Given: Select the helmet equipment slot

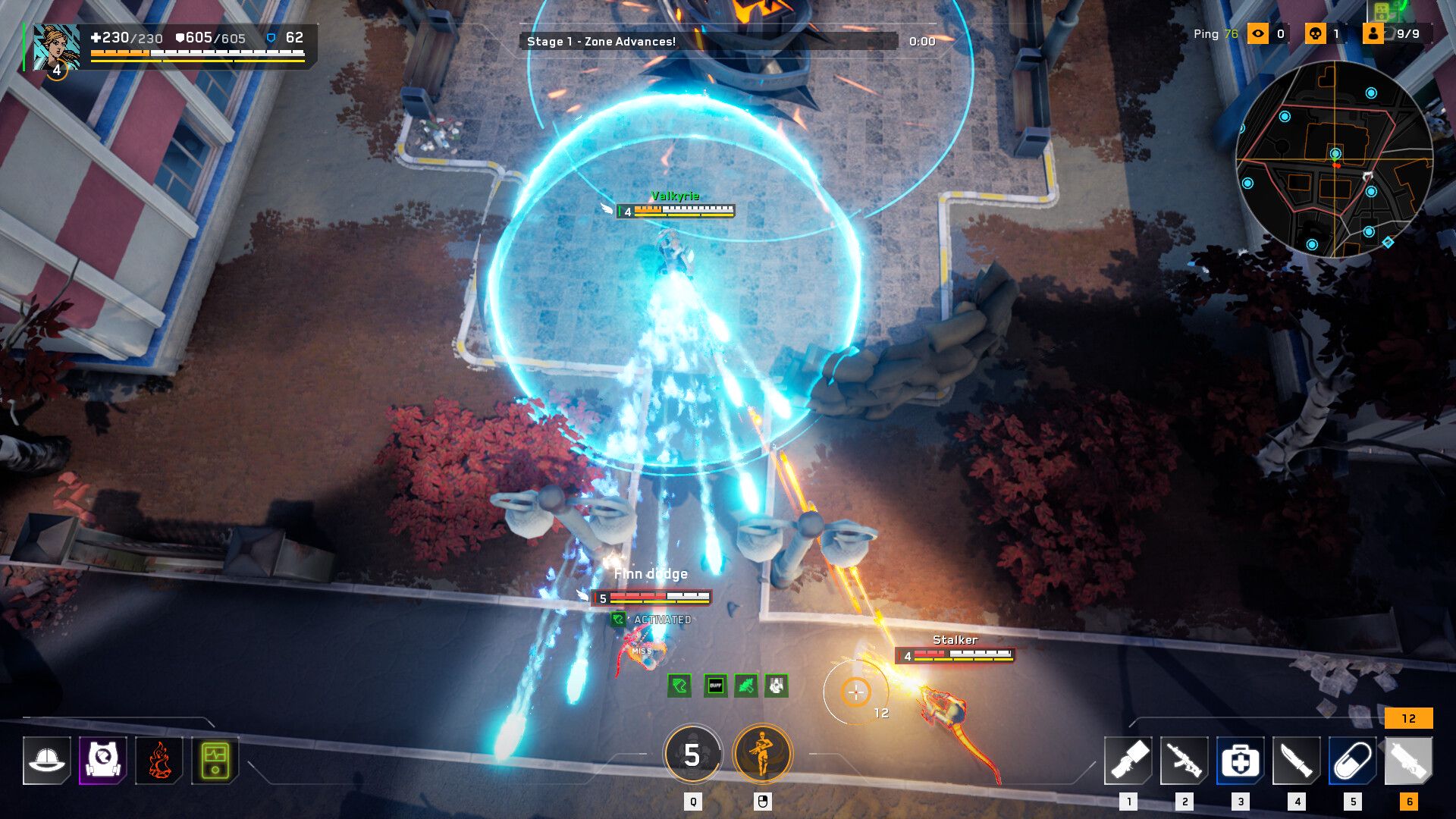Looking at the screenshot, I should (x=47, y=760).
